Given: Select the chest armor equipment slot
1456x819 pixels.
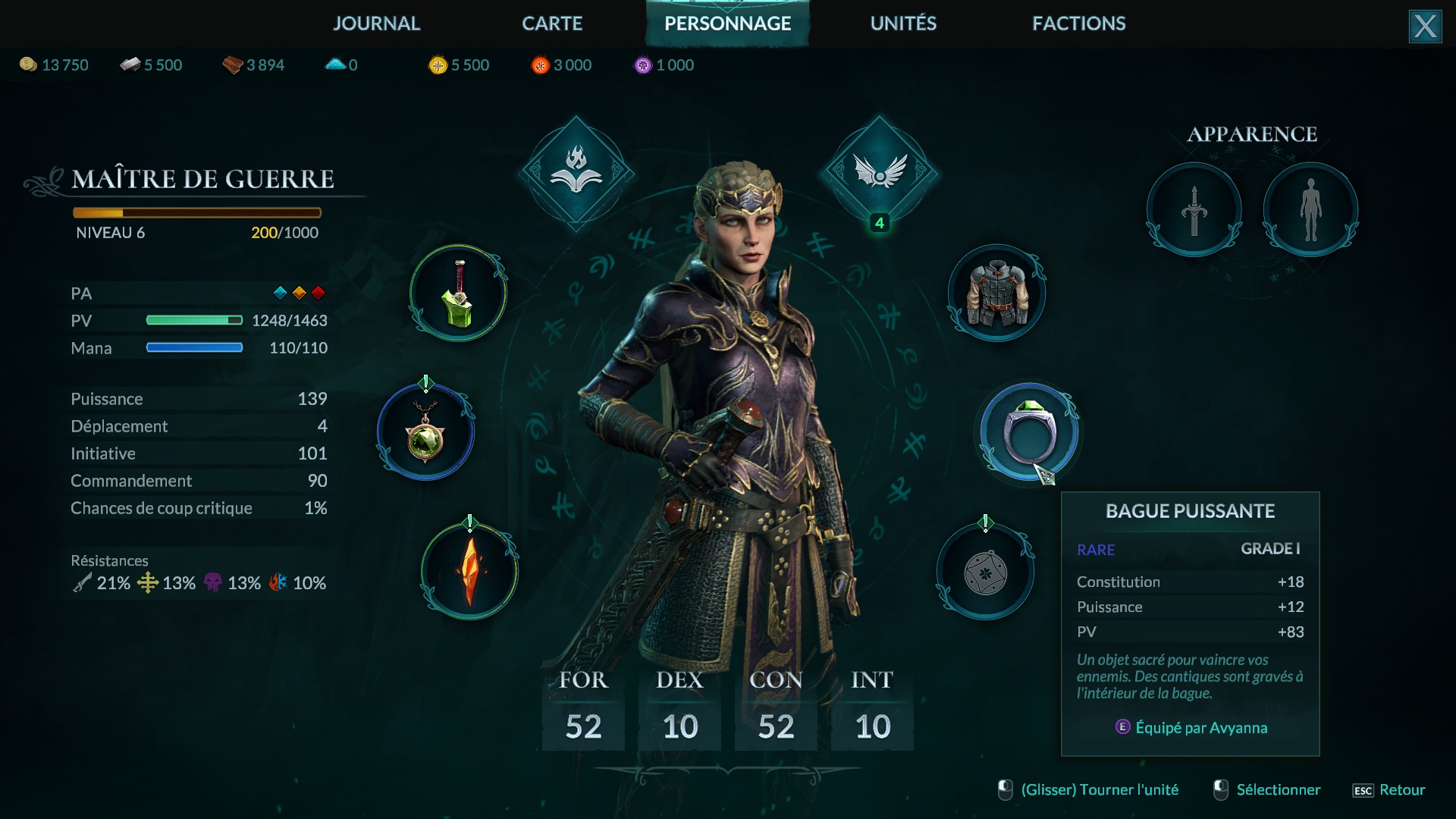Looking at the screenshot, I should point(996,293).
